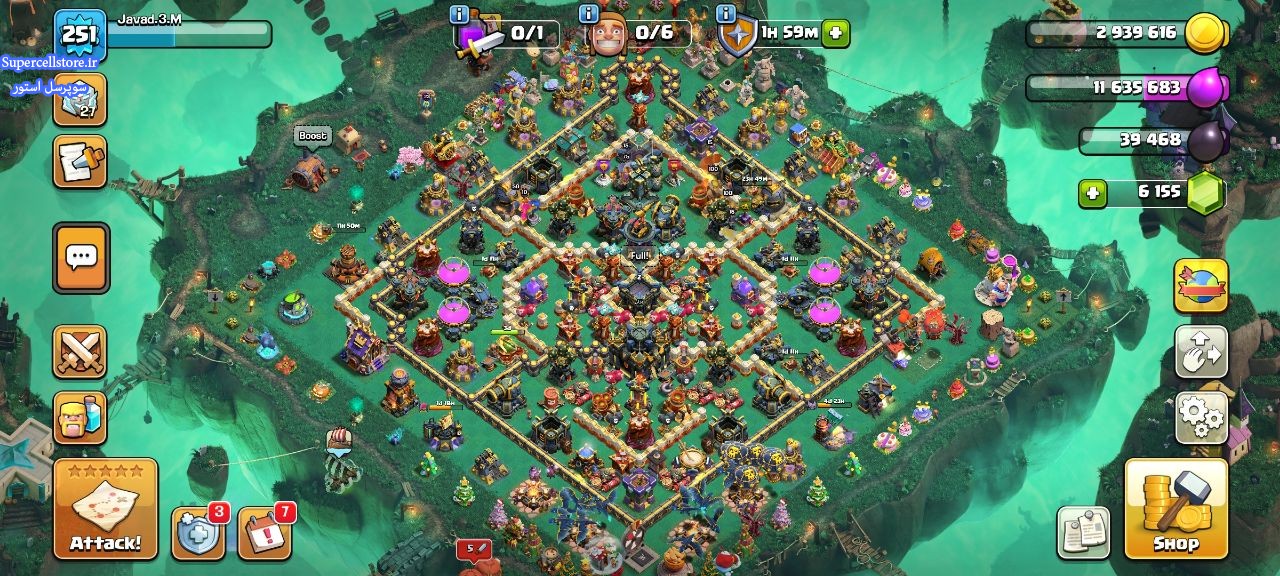
Task: Open the Settings gear menu
Action: 1201,417
